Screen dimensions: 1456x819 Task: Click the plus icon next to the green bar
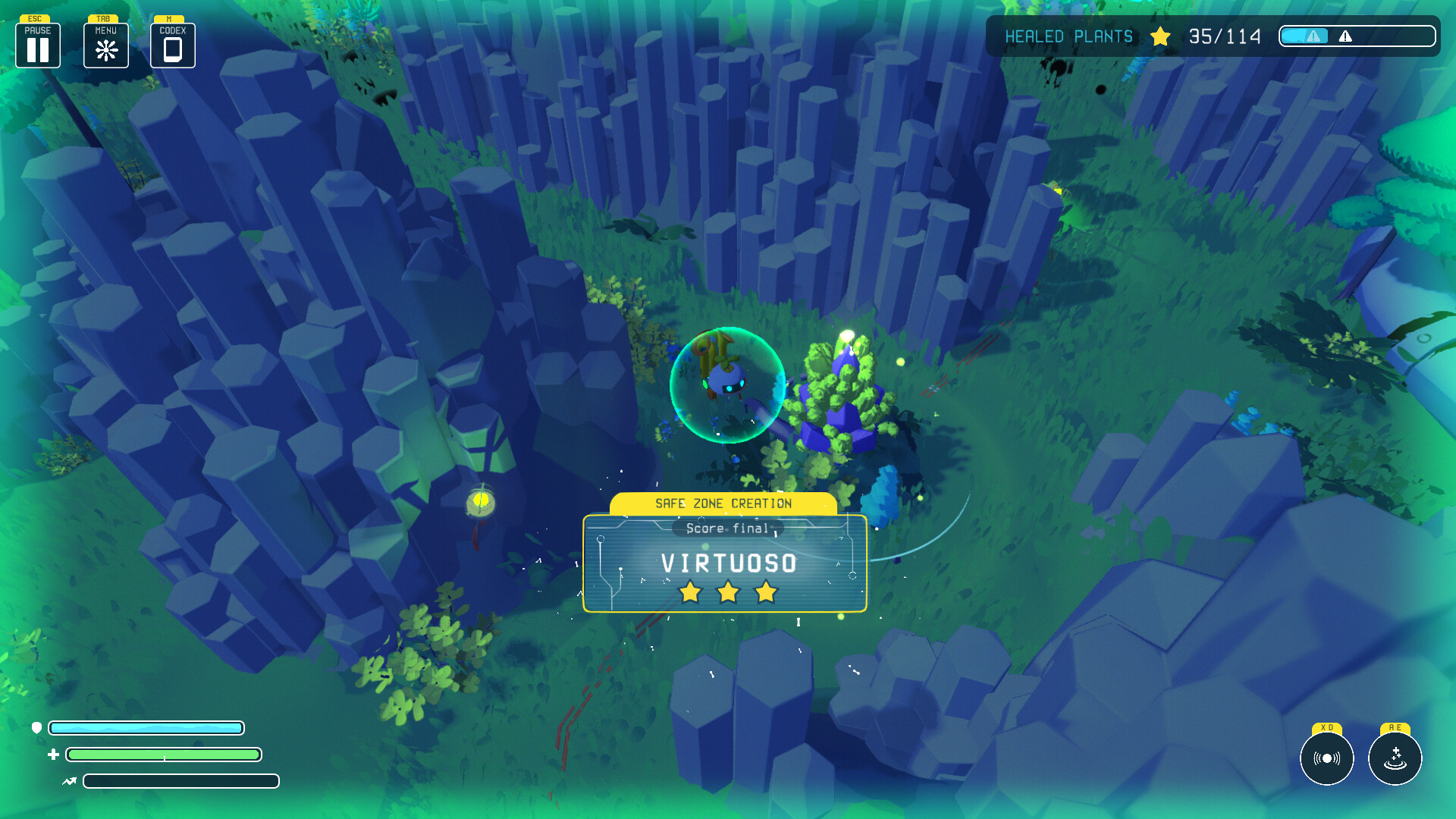(53, 754)
